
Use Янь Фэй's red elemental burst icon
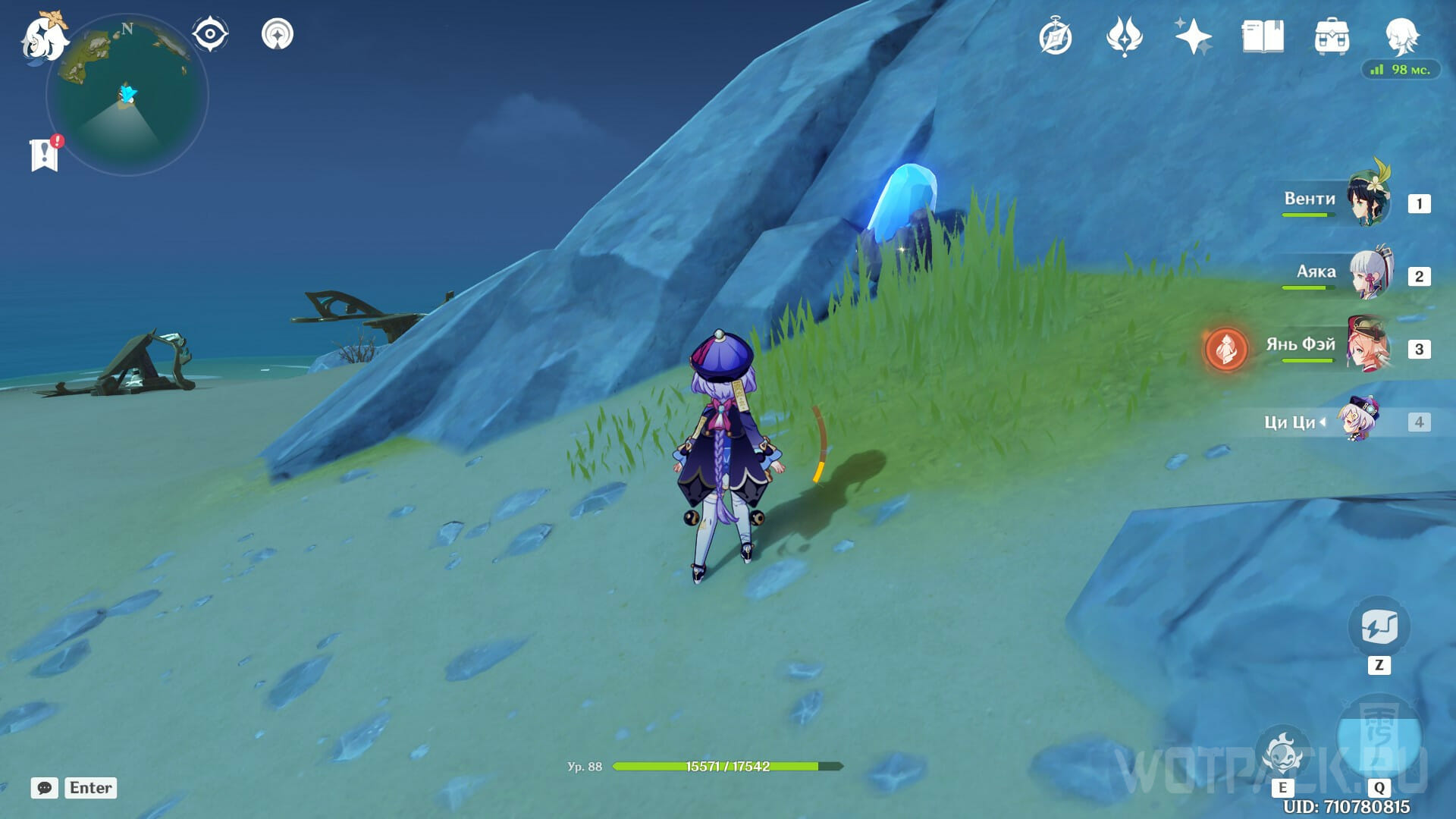pyautogui.click(x=1226, y=350)
